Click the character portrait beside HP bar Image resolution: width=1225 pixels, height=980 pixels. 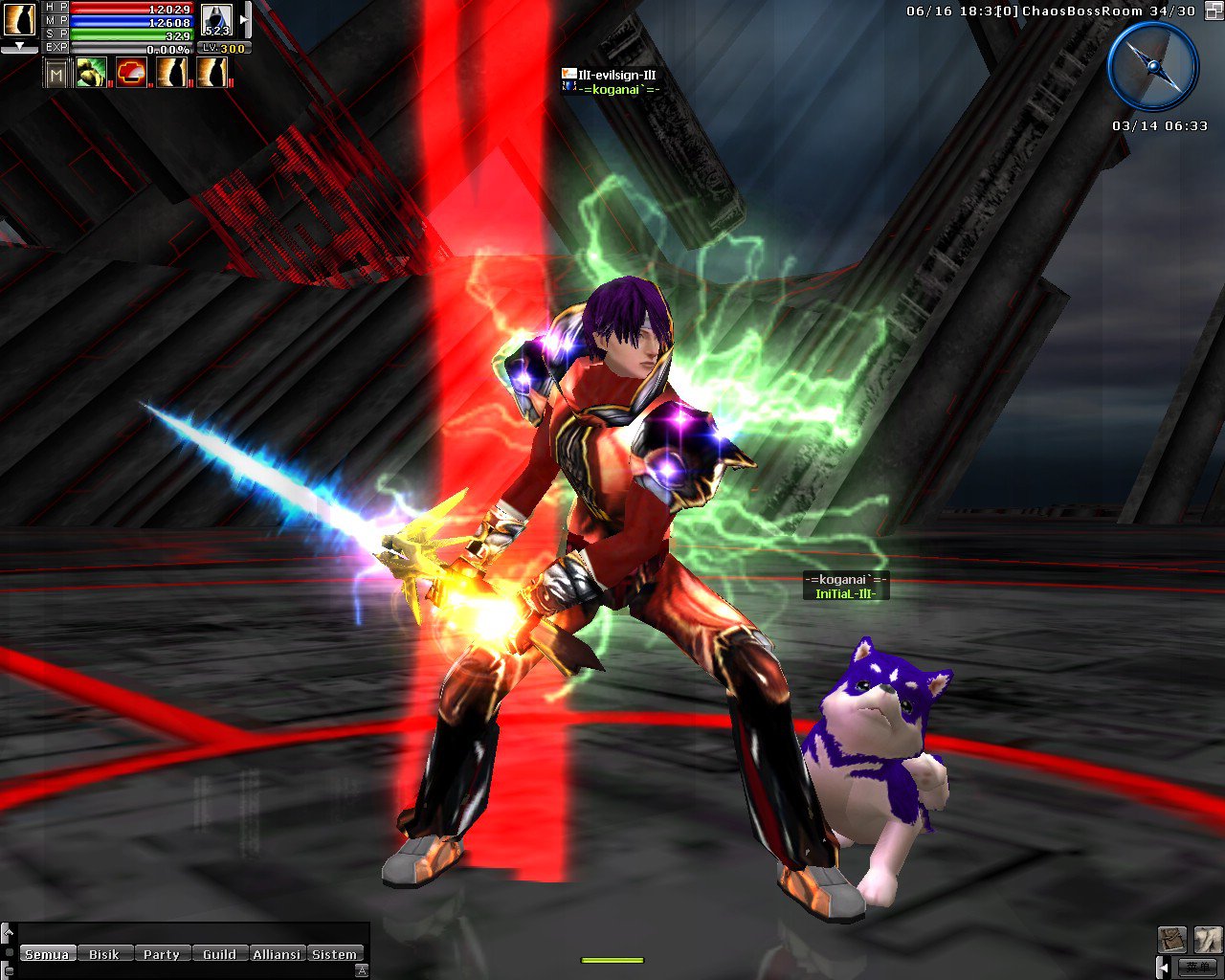pos(19,19)
